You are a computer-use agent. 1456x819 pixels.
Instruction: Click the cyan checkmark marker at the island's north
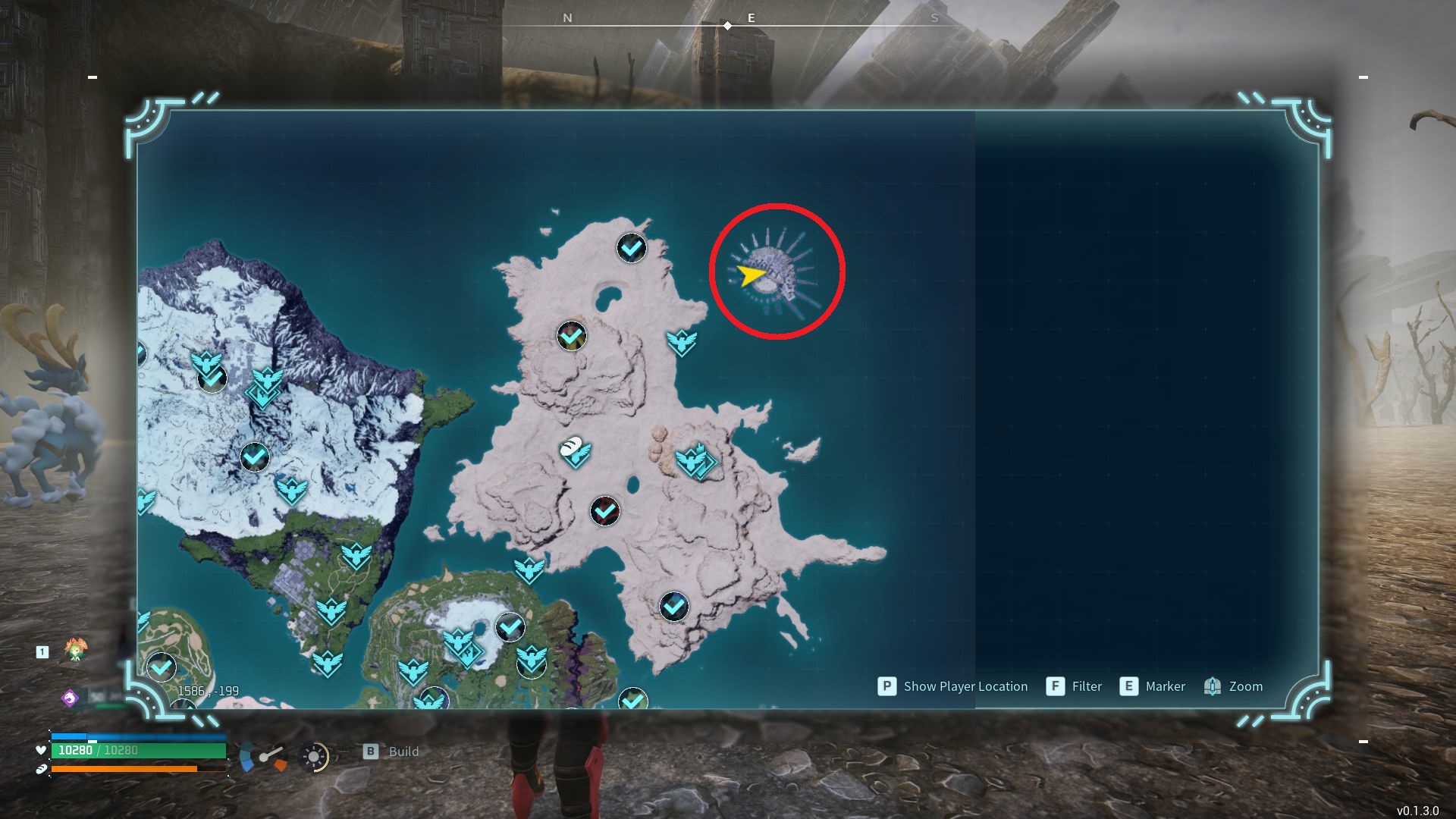pyautogui.click(x=630, y=248)
